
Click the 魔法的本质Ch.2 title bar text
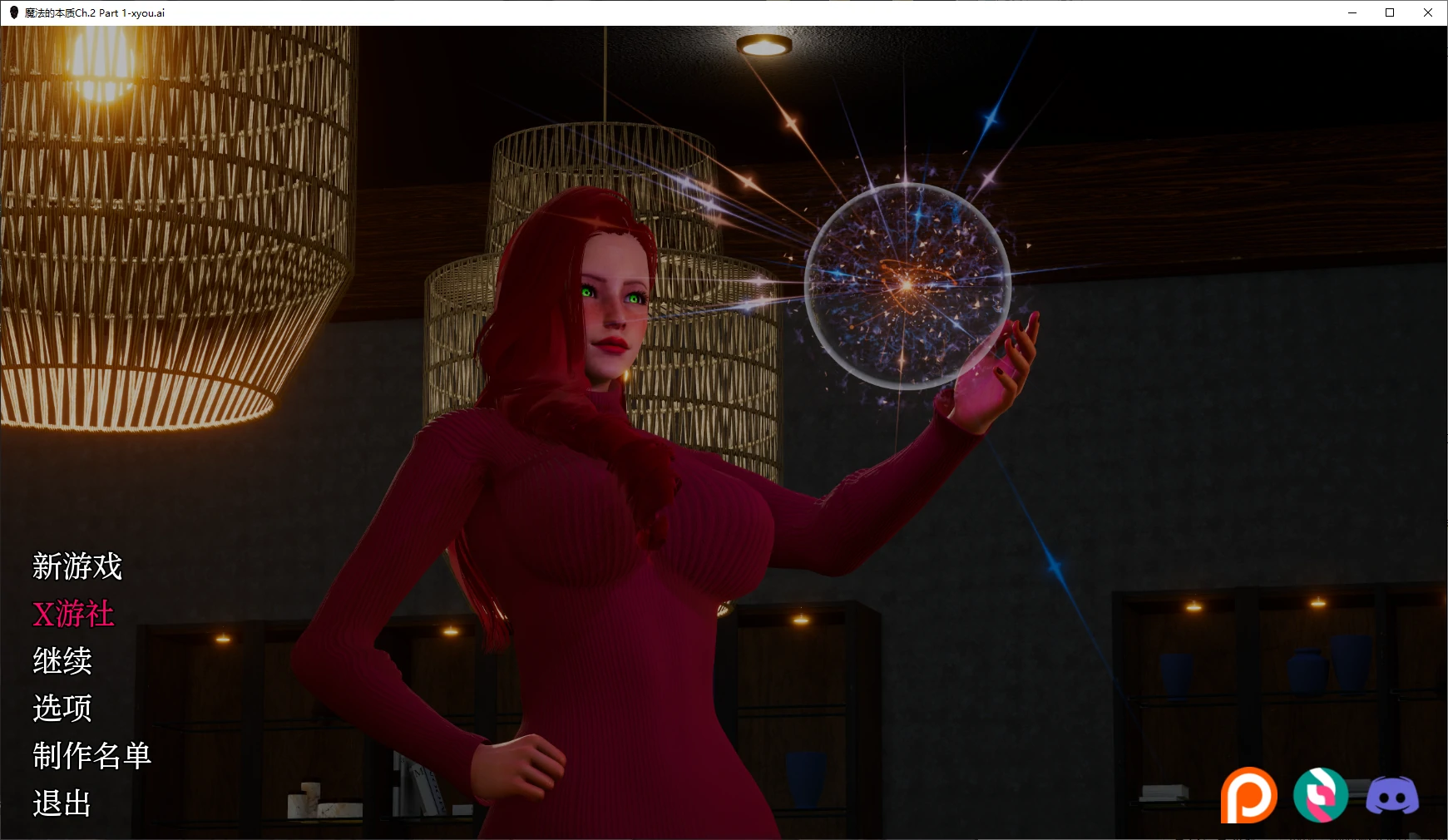tap(94, 12)
